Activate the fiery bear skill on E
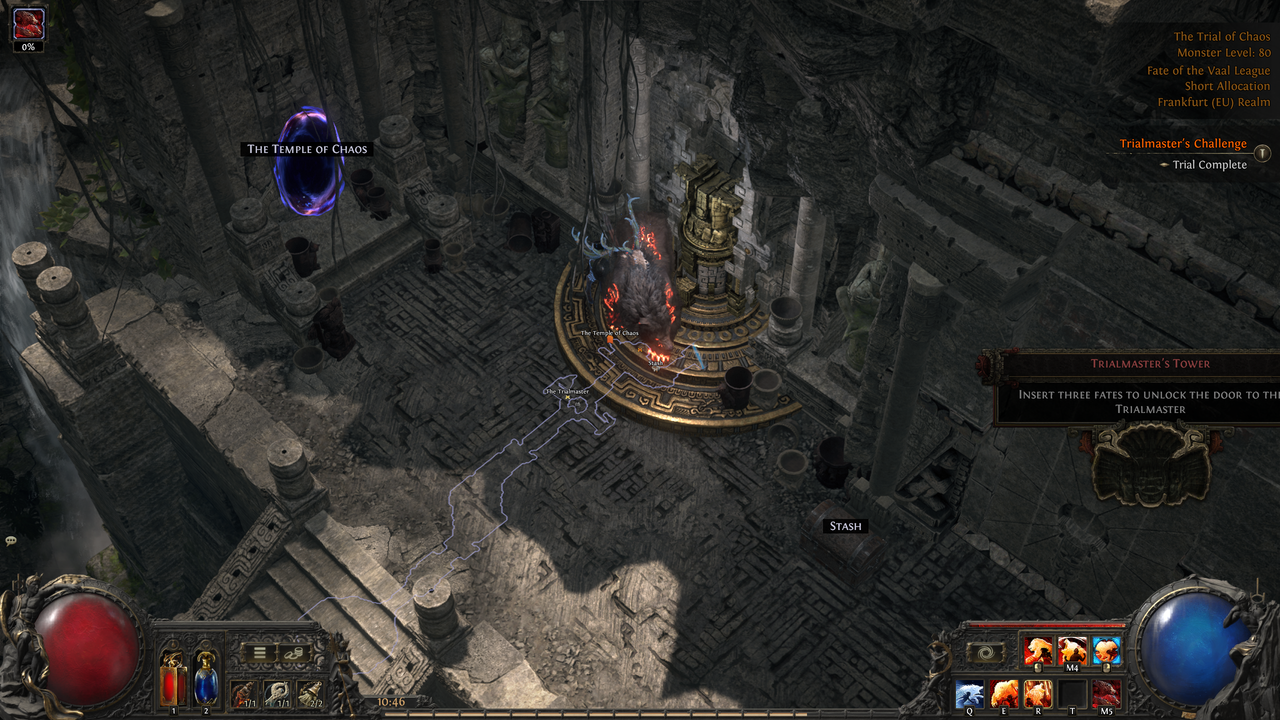 (1004, 693)
